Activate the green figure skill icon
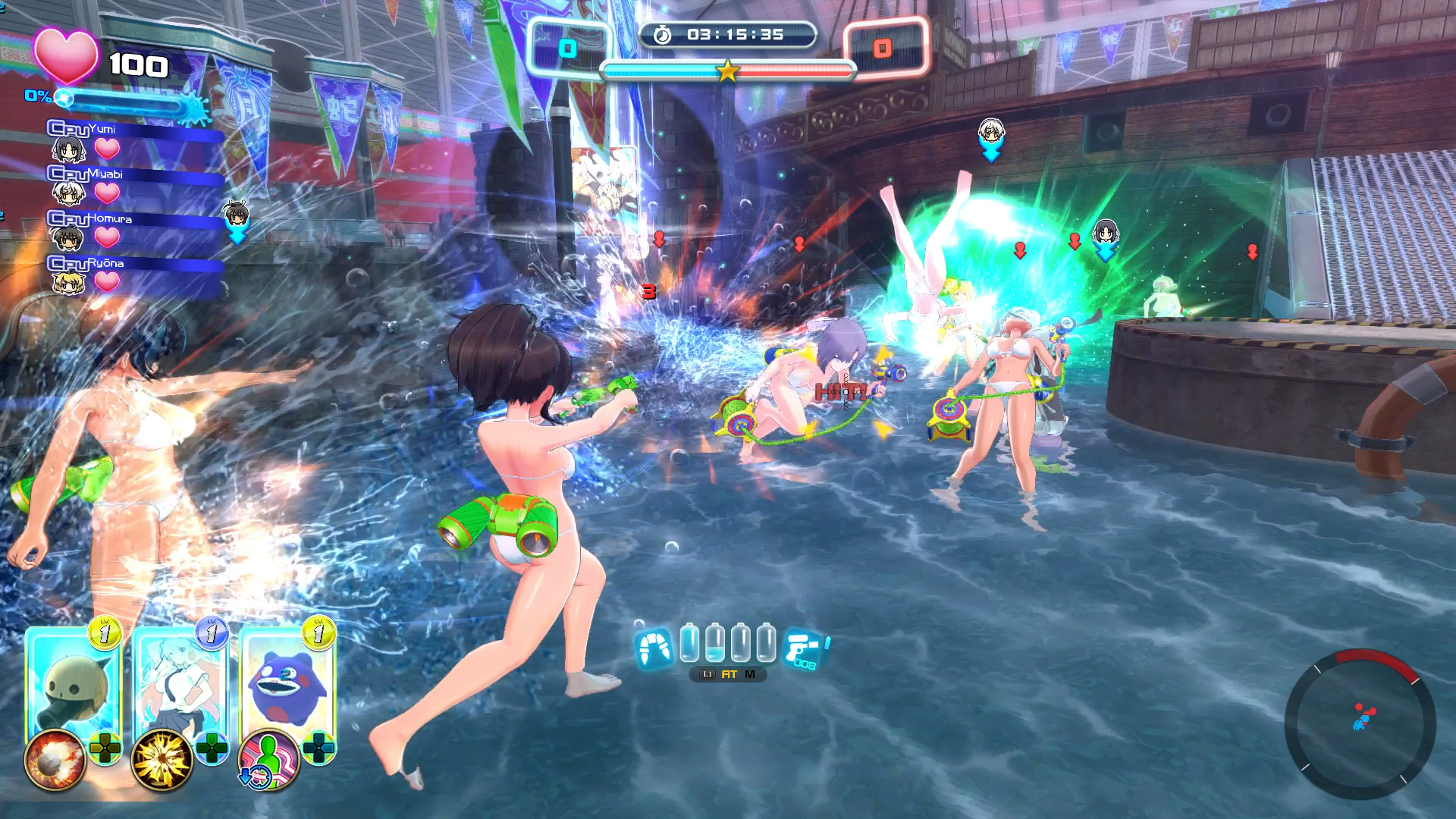 point(268,760)
